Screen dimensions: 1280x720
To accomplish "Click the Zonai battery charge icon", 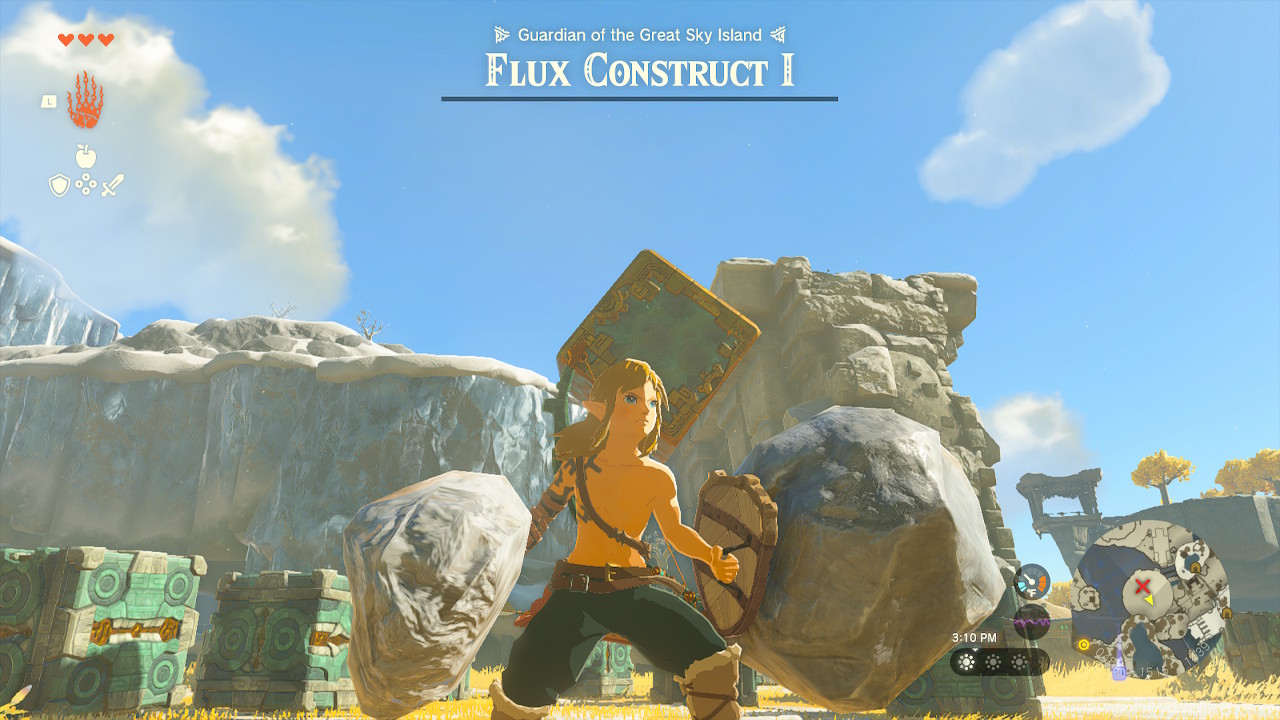I will [1119, 671].
